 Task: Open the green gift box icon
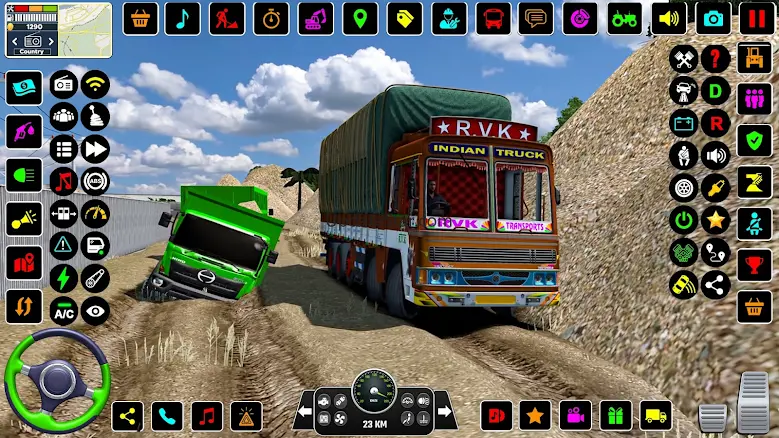click(616, 415)
